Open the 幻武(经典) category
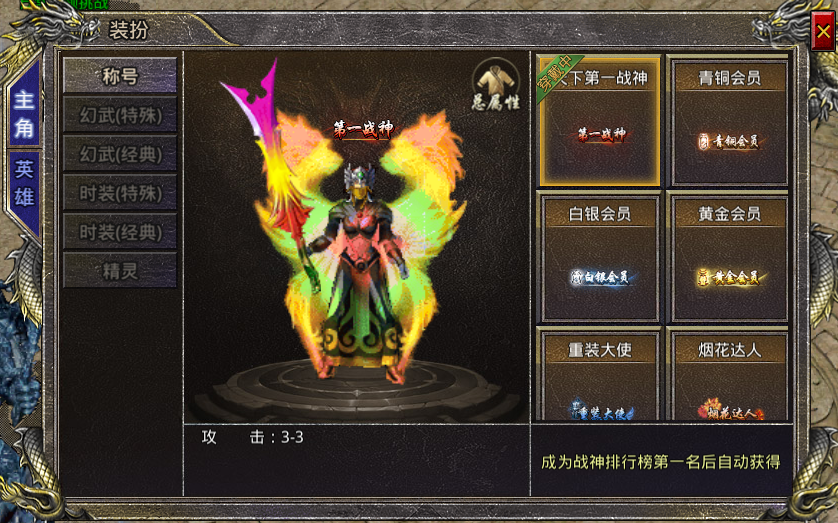Image resolution: width=838 pixels, height=523 pixels. tap(120, 154)
